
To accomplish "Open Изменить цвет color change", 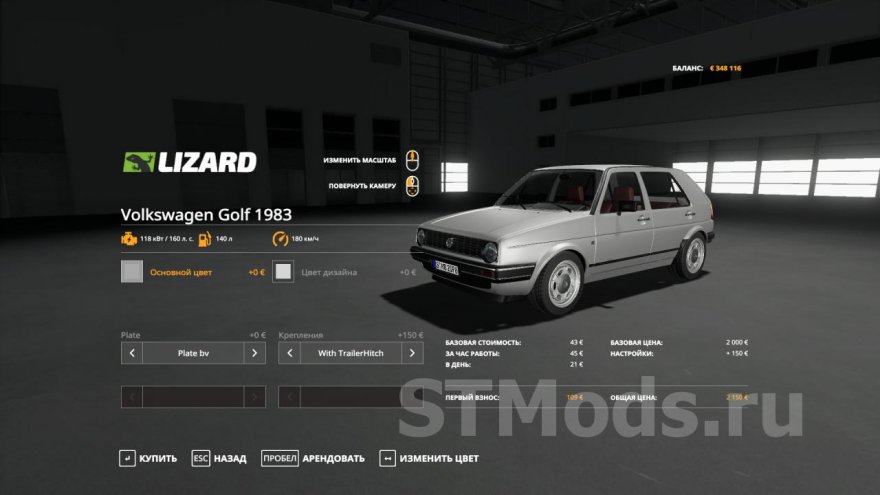I will [x=429, y=458].
